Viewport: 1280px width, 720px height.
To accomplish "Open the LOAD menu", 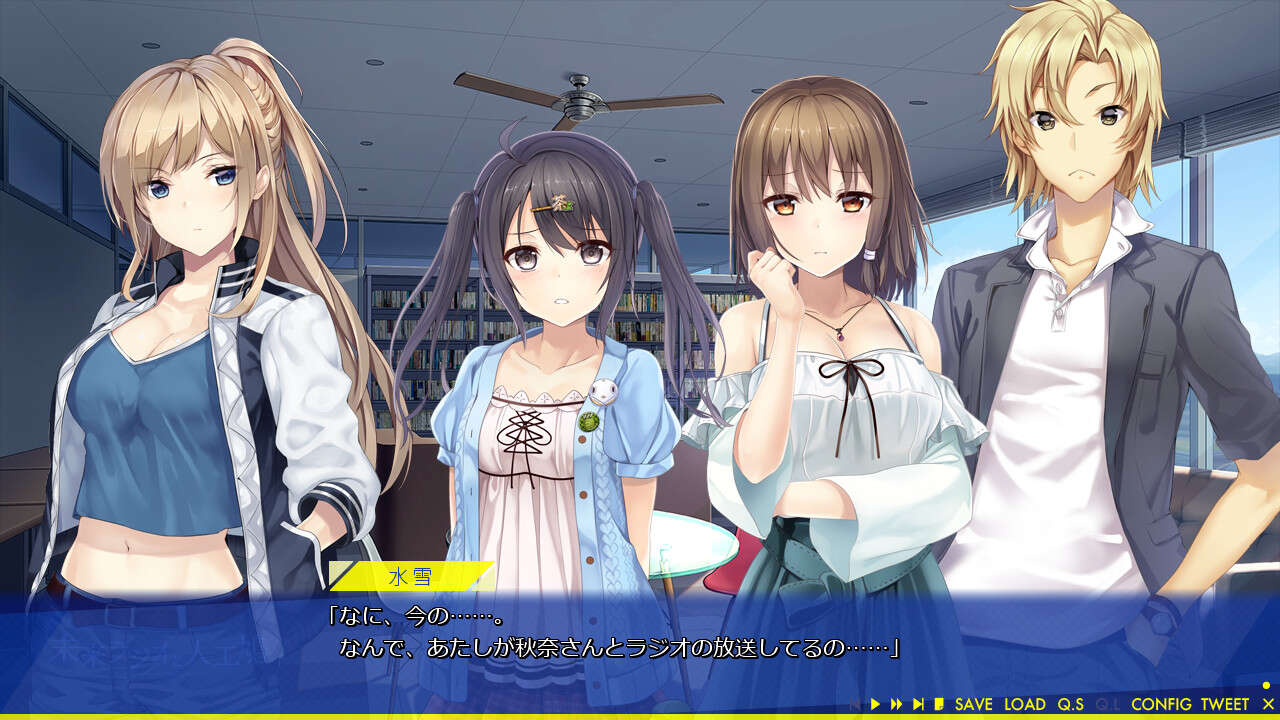I will tap(1024, 705).
